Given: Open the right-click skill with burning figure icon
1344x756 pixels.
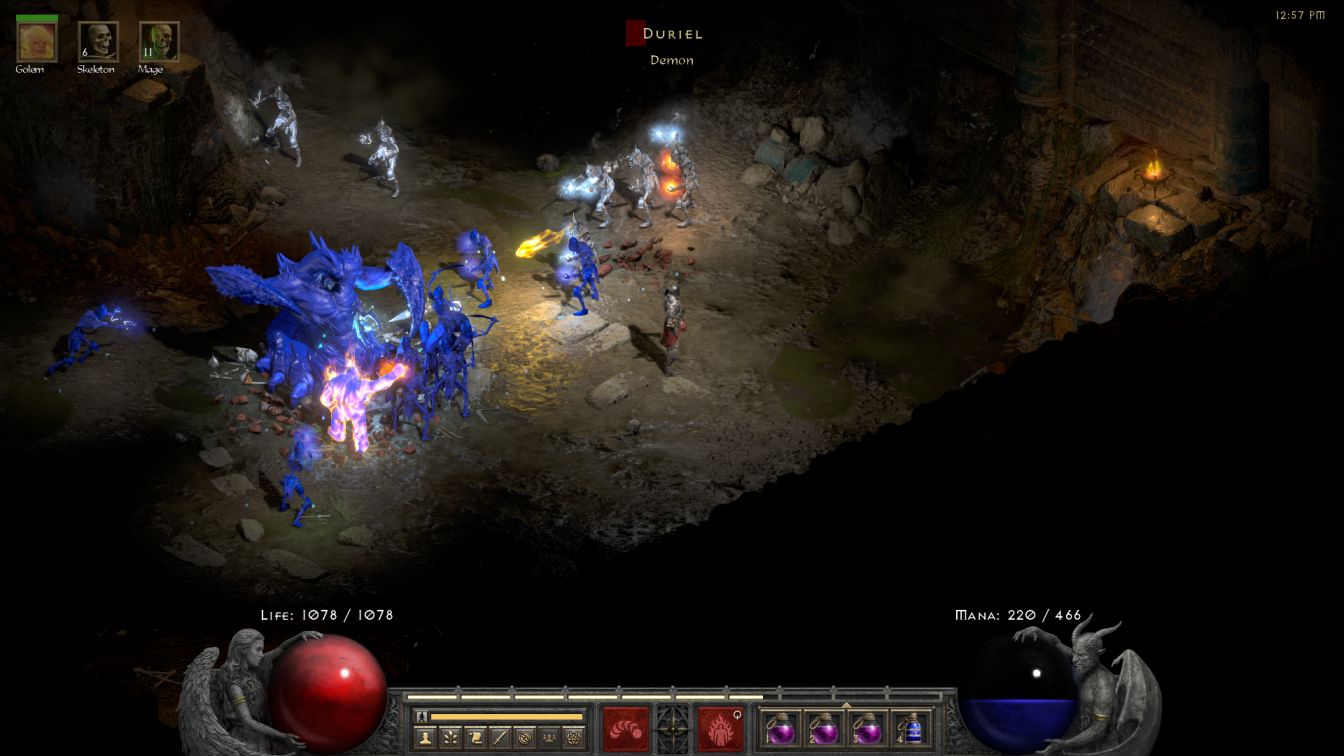Looking at the screenshot, I should [x=719, y=728].
